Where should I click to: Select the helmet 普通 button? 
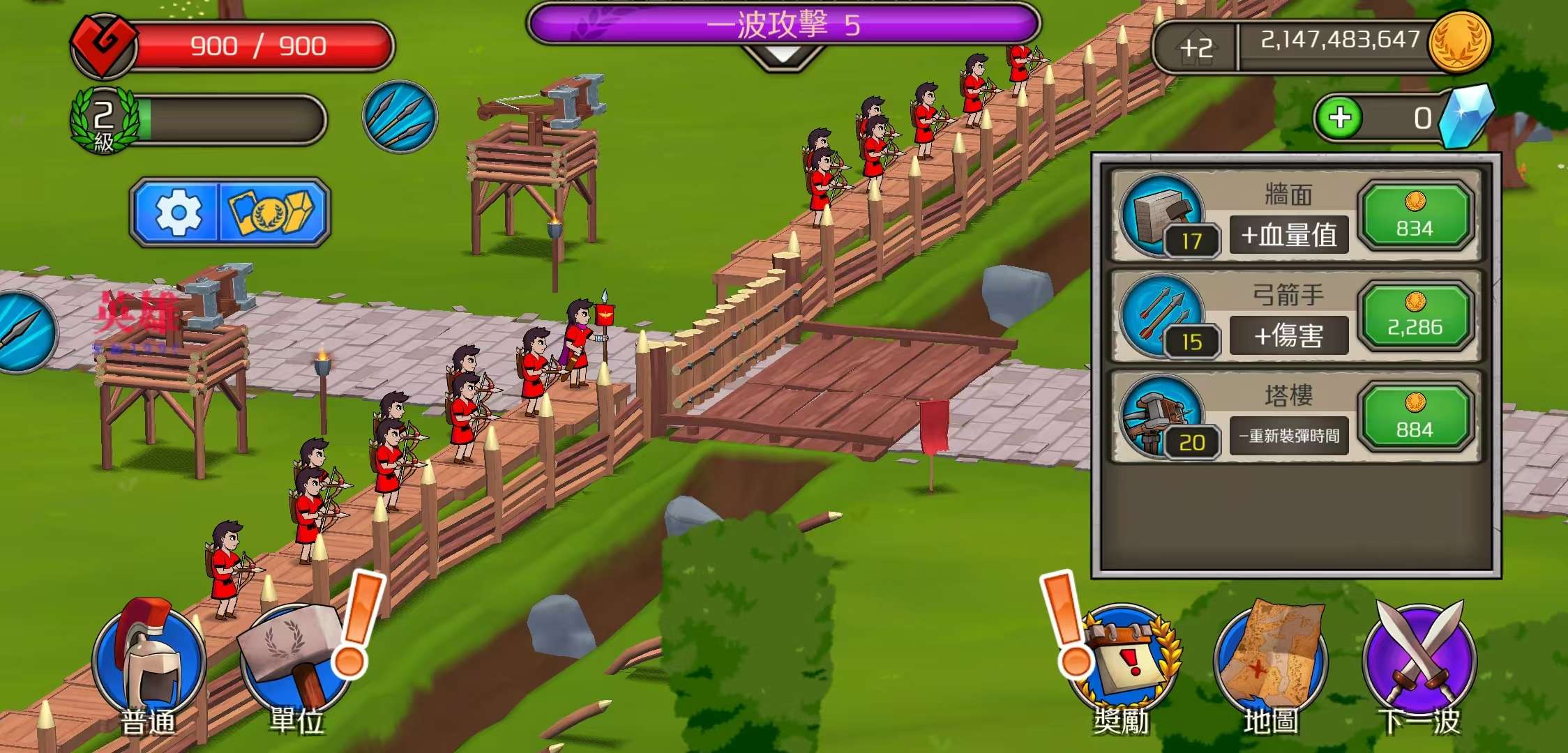[149, 667]
